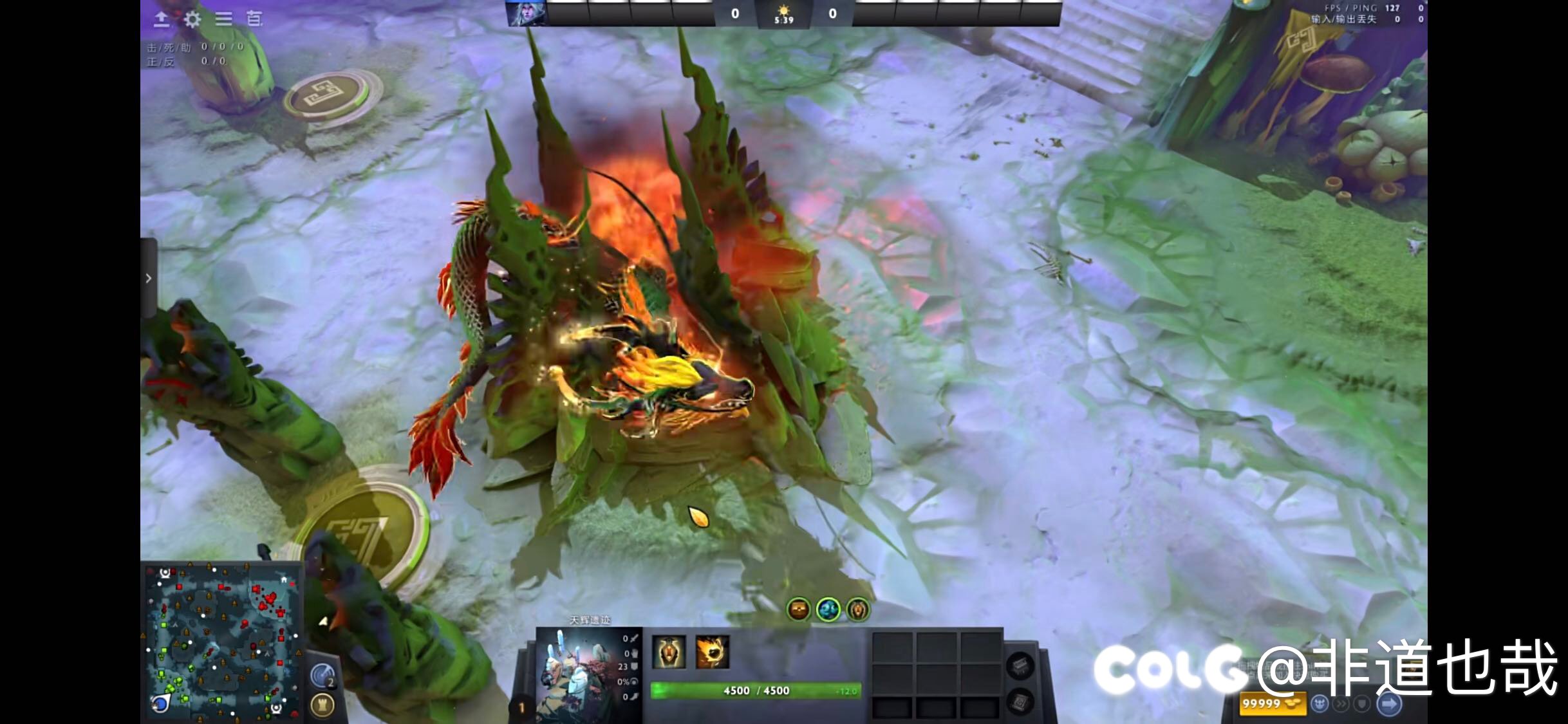This screenshot has width=1568, height=724.
Task: Activate the Glyph of Fortification rook button
Action: (322, 705)
